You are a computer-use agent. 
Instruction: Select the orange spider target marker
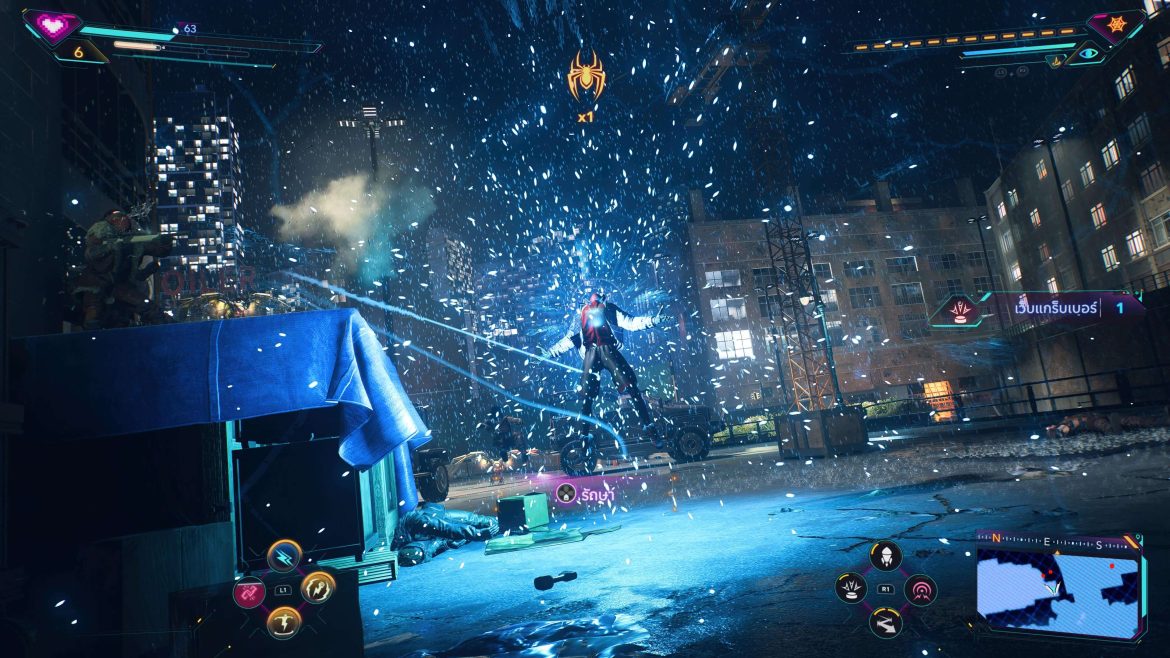[x=585, y=76]
